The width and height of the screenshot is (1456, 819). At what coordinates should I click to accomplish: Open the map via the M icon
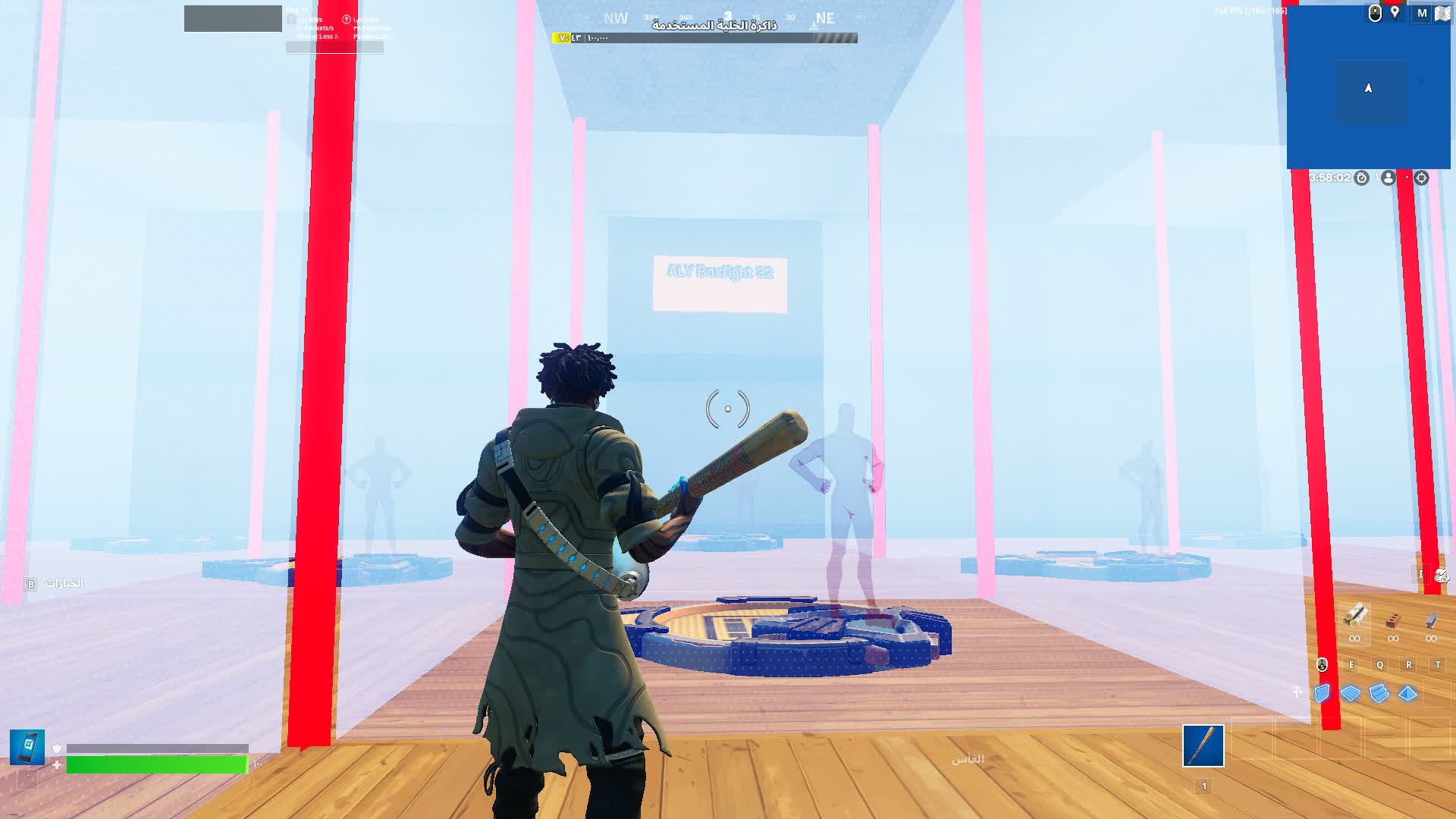pyautogui.click(x=1422, y=13)
